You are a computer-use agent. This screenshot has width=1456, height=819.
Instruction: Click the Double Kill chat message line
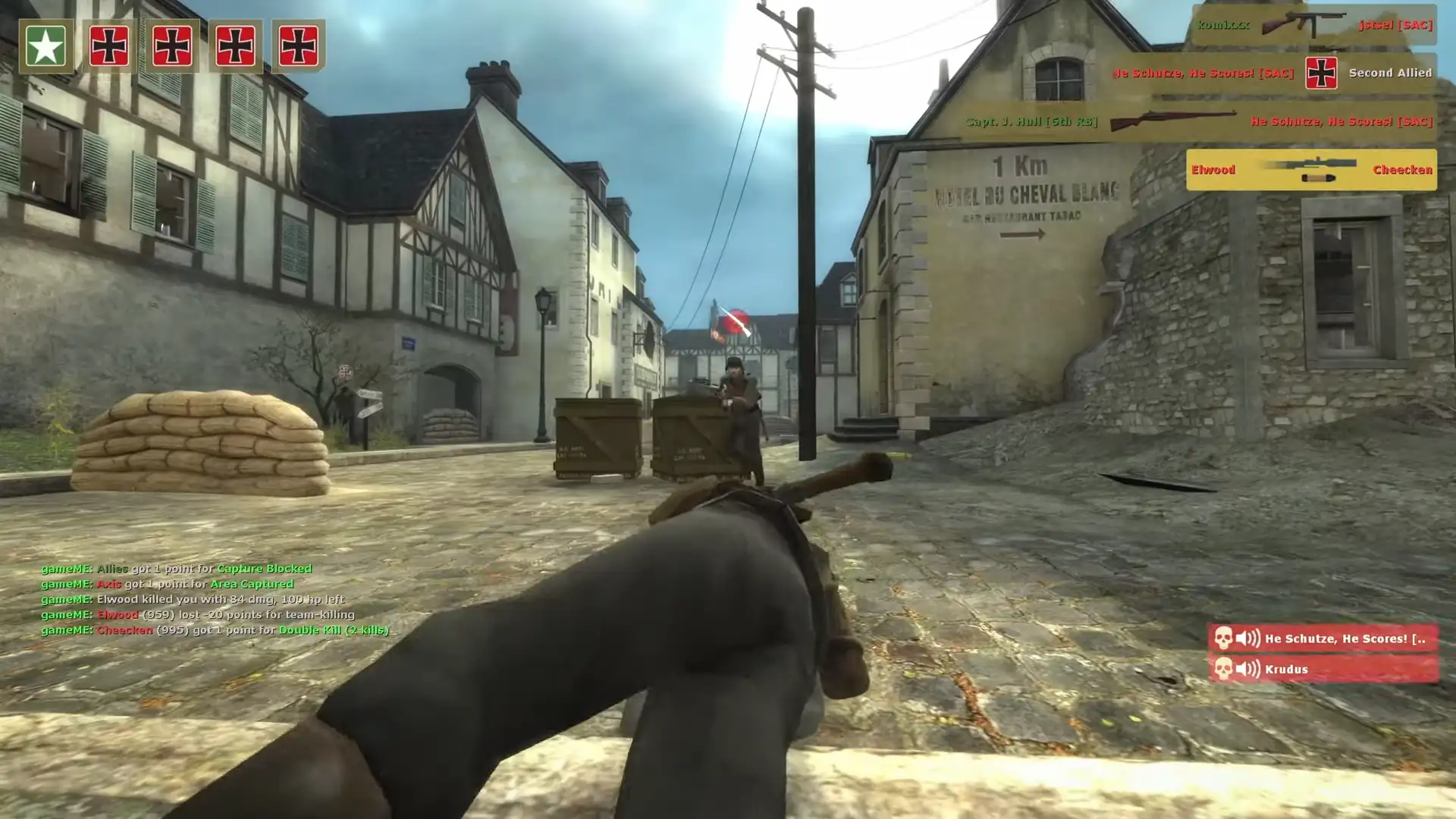pos(215,630)
